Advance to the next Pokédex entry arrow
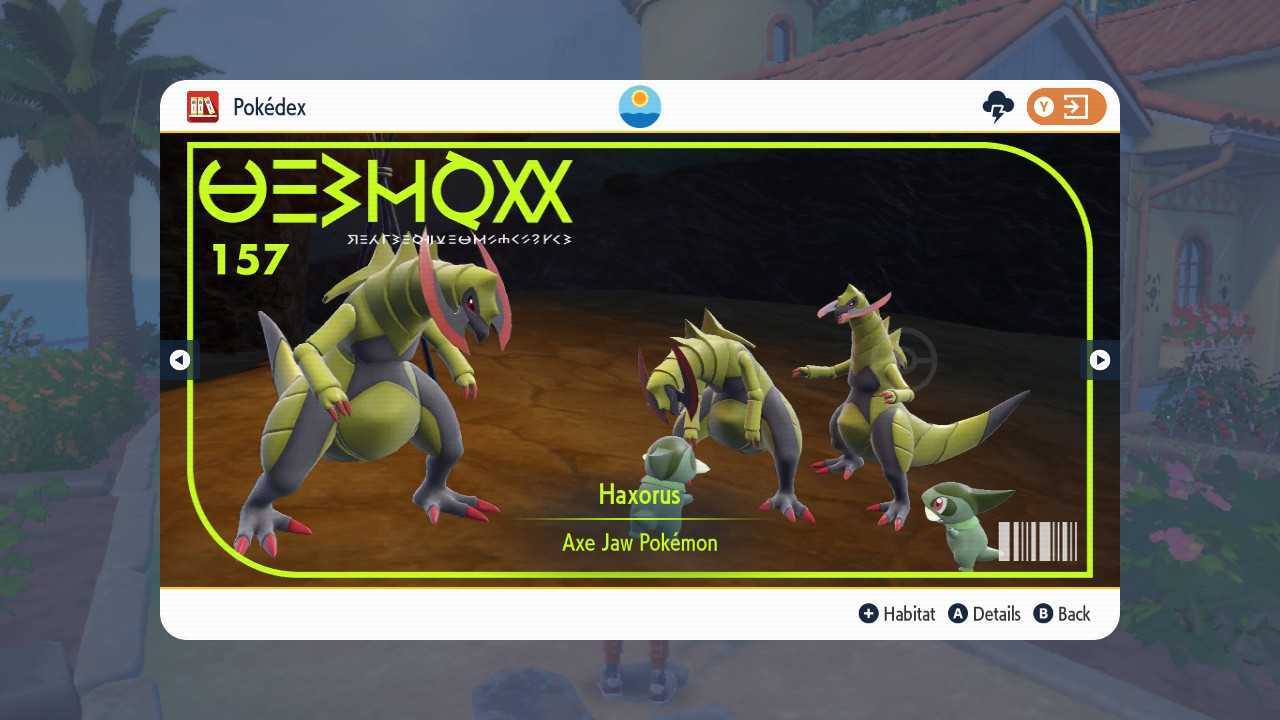The image size is (1280, 720). point(1099,360)
